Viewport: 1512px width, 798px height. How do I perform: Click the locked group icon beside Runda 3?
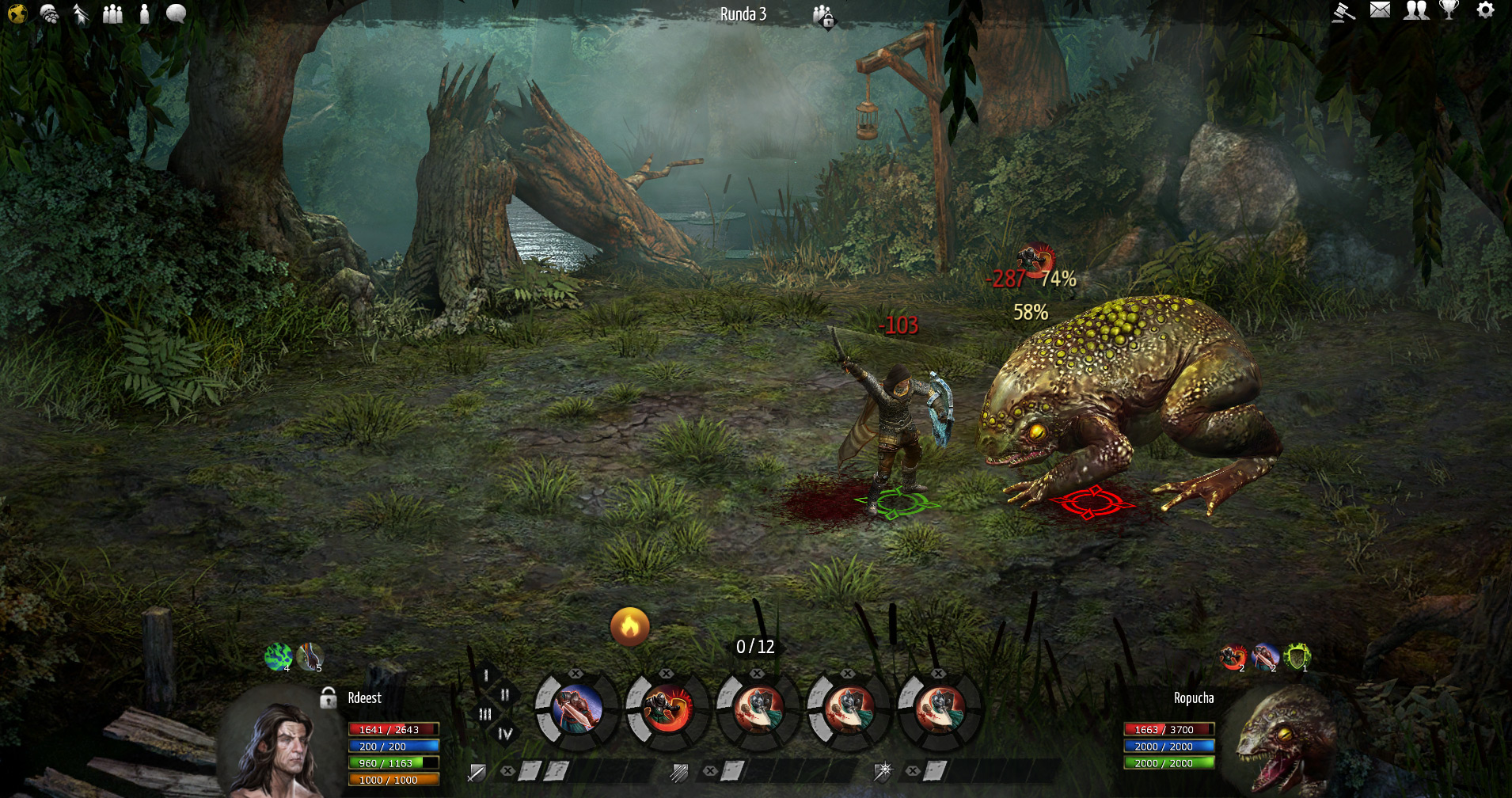click(x=823, y=15)
